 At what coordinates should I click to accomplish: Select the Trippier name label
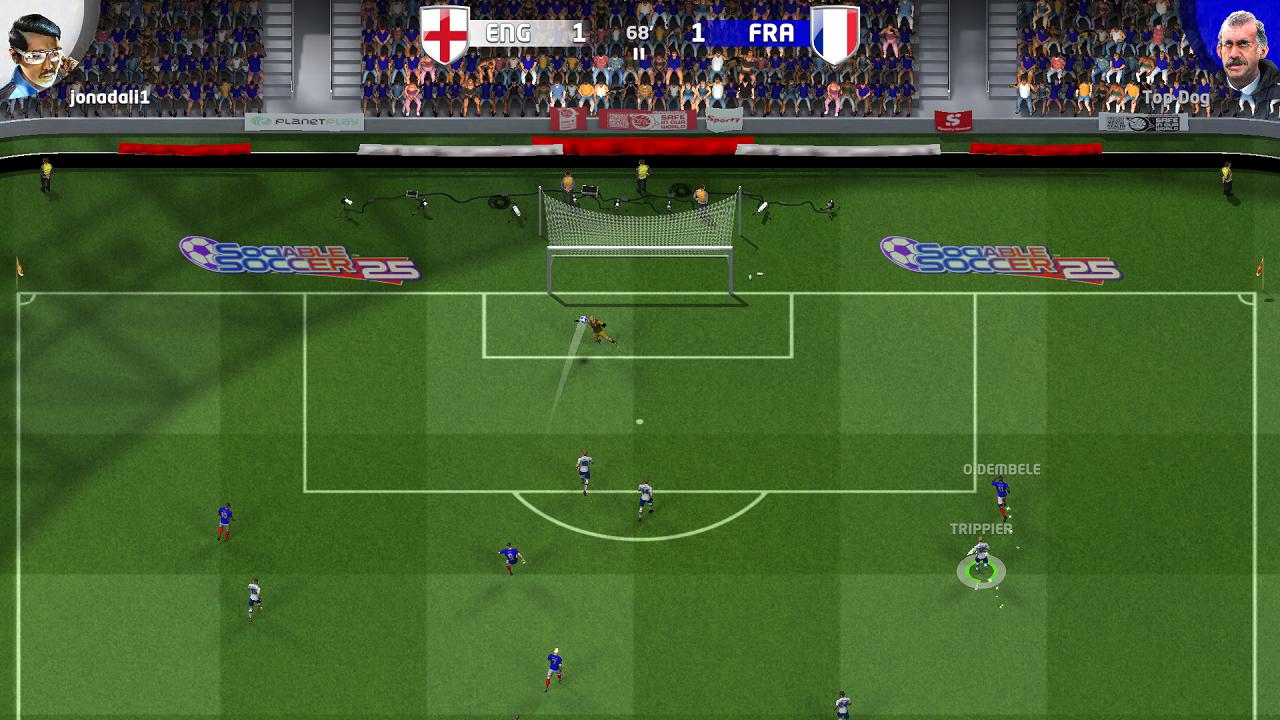point(980,527)
